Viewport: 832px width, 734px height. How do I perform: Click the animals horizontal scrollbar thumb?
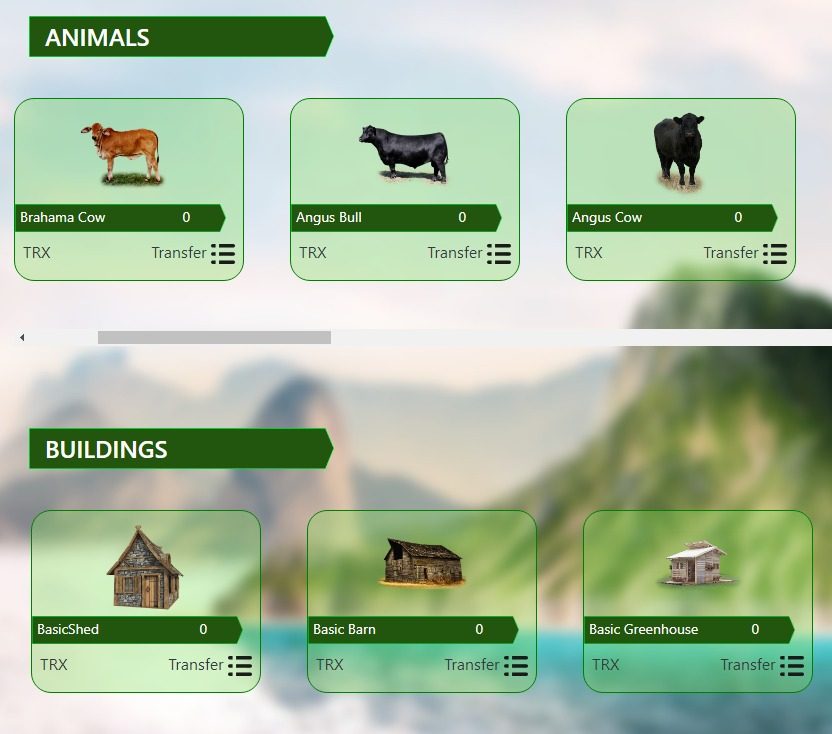(x=214, y=338)
